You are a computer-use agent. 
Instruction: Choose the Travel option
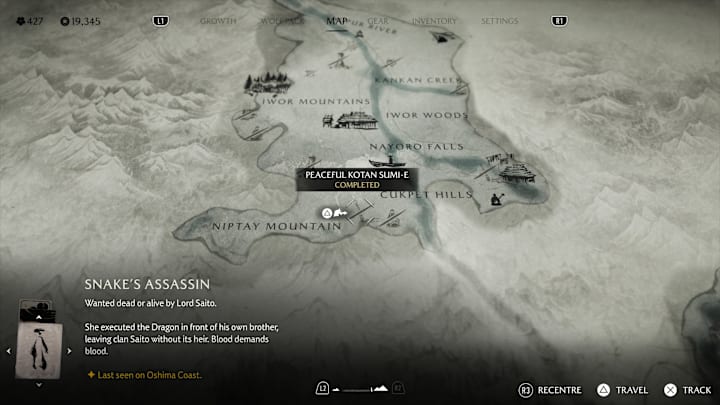(626, 389)
